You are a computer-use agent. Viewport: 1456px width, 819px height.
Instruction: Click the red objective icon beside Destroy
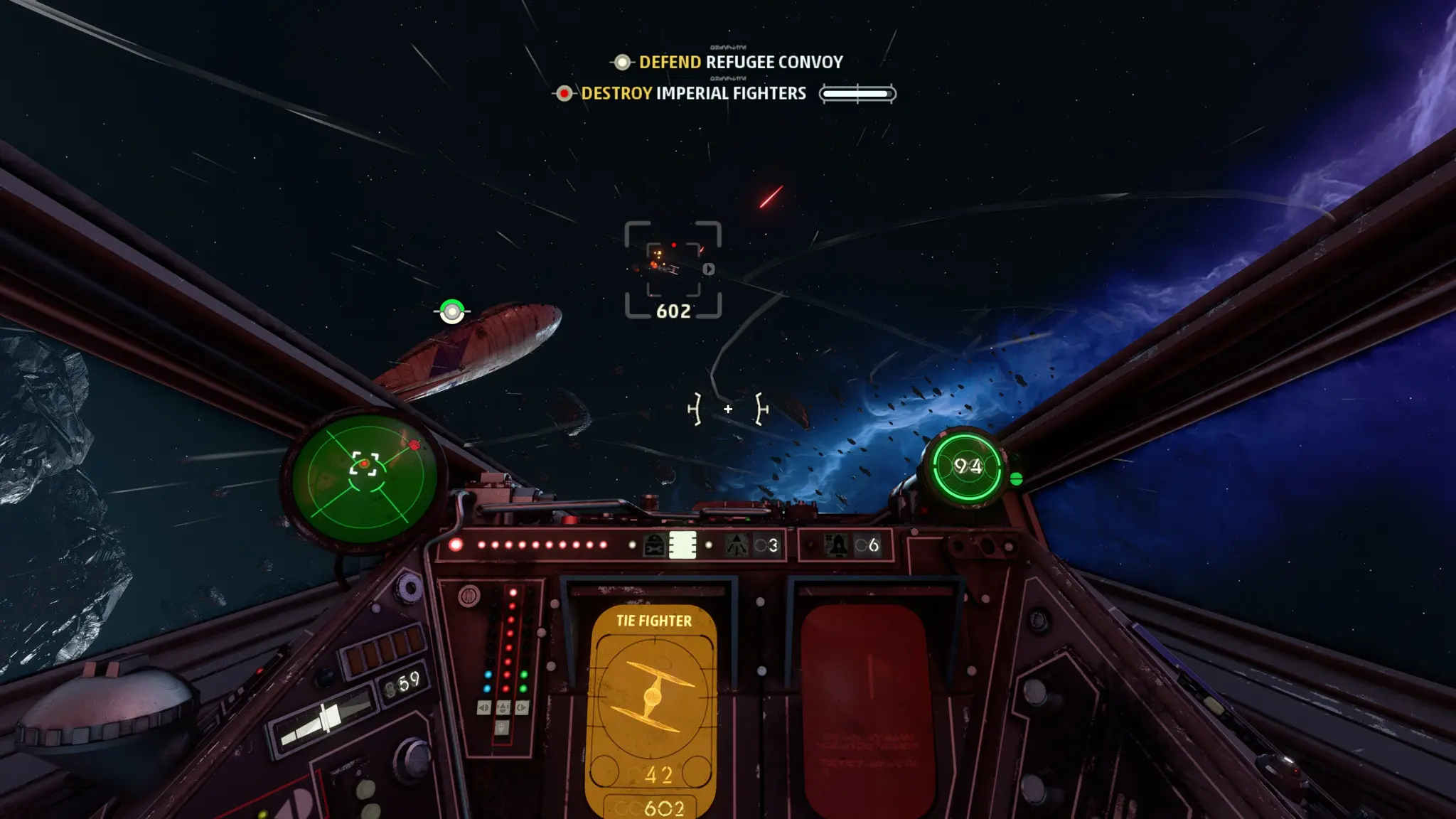pyautogui.click(x=564, y=94)
